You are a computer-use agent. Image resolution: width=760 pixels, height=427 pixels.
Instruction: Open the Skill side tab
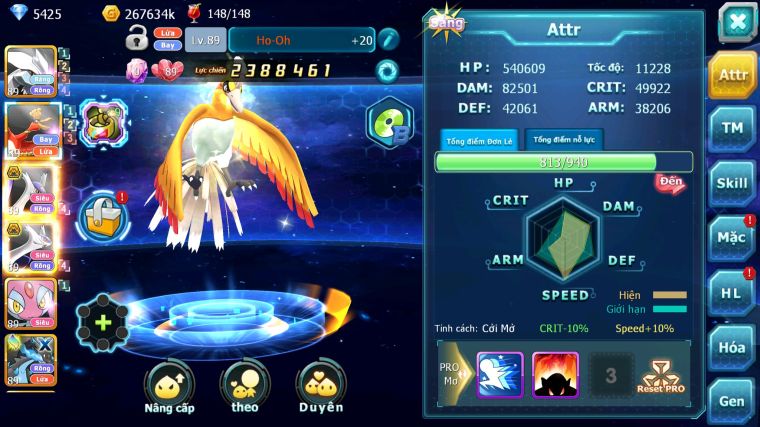tap(733, 183)
